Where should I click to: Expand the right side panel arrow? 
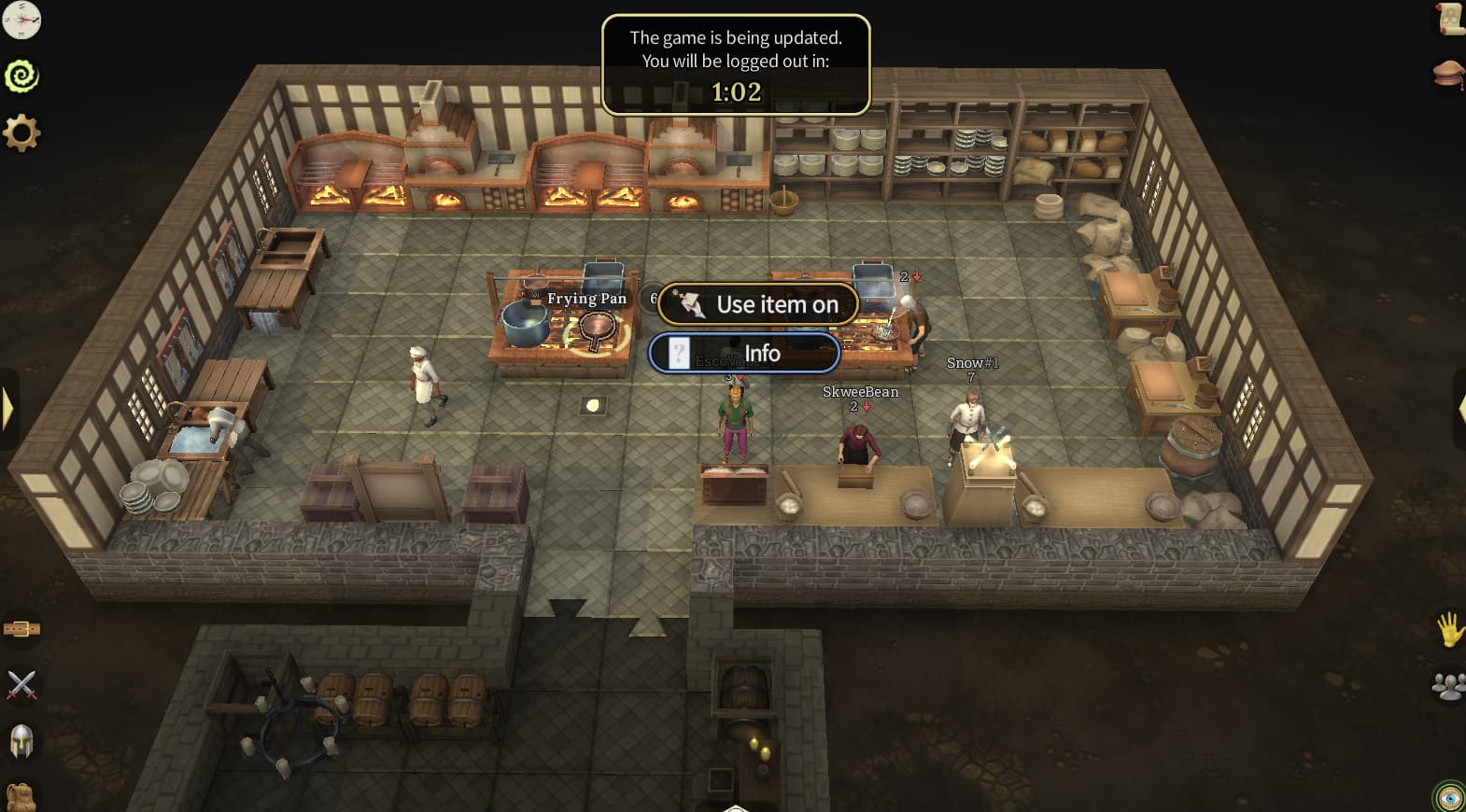click(1459, 408)
